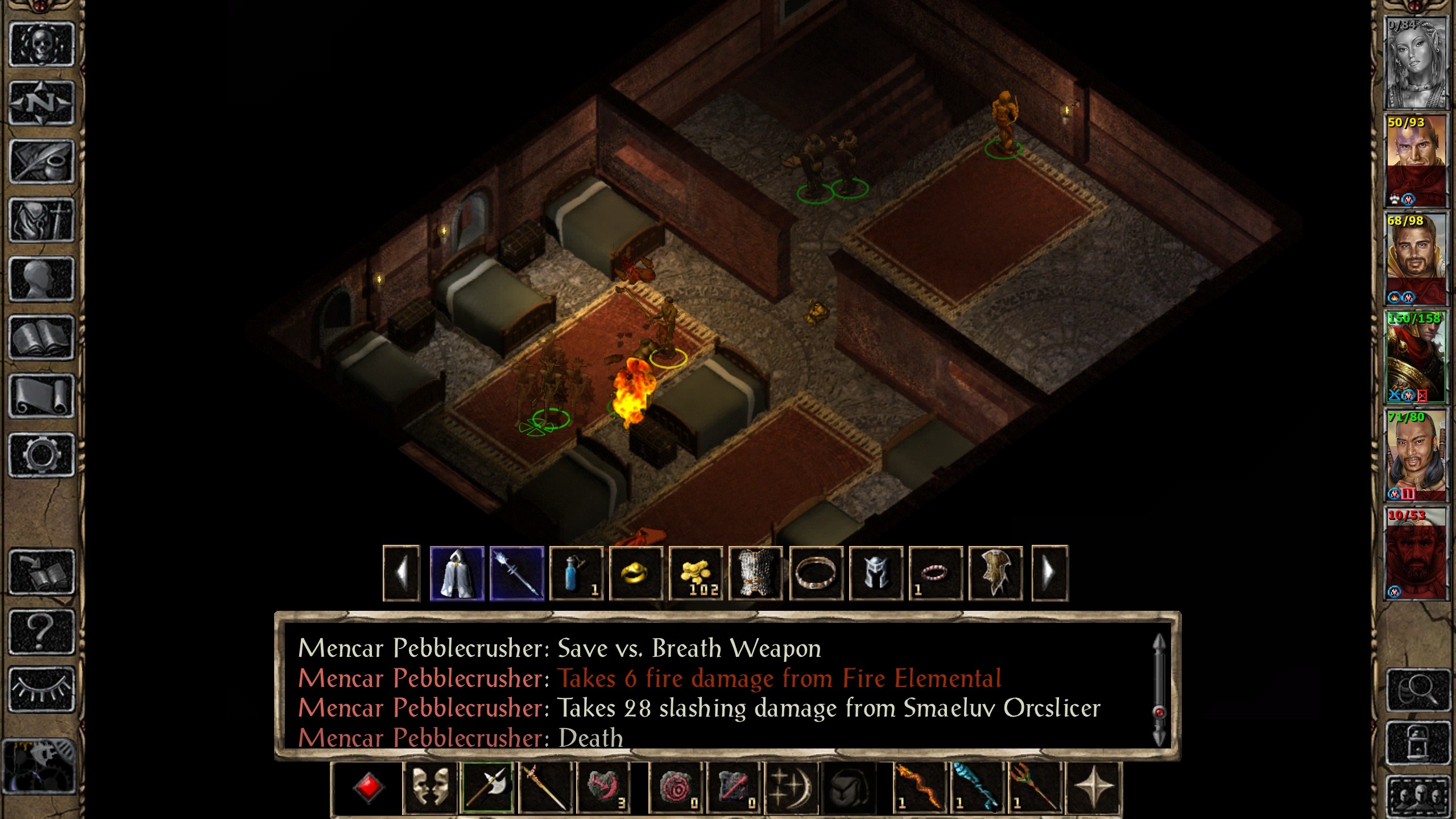Use the flame-shaped wand quick item
The image size is (1456, 819).
pyautogui.click(x=919, y=788)
